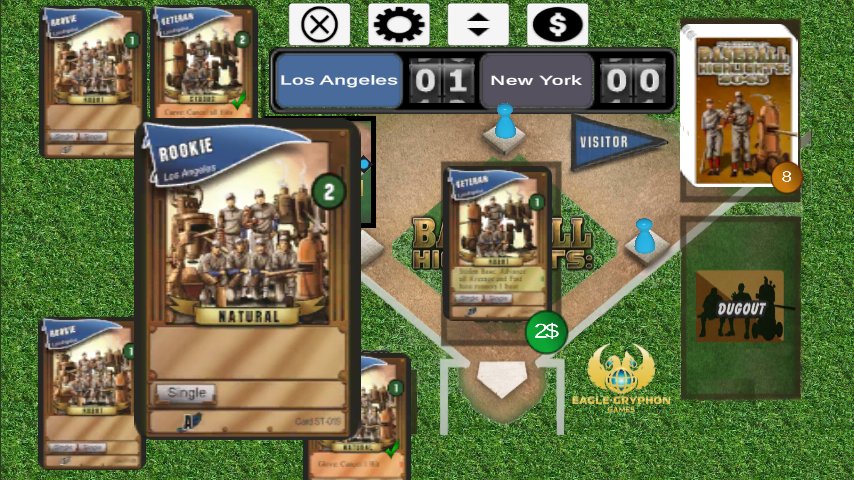Viewport: 854px width, 480px height.
Task: Open the dollar sign money button
Action: 557,24
